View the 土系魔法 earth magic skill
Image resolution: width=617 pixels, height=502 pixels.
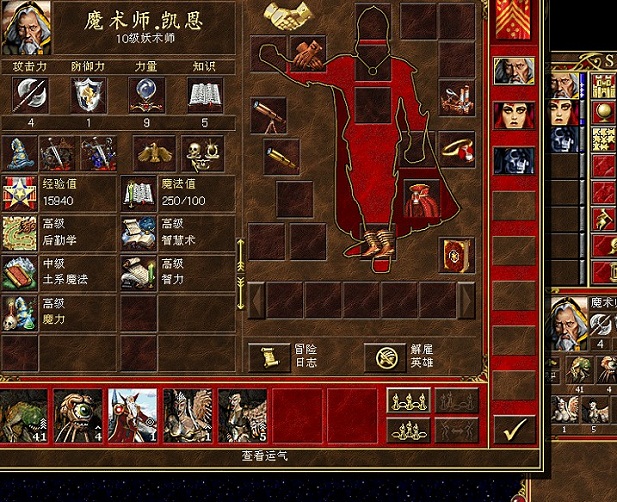[20, 272]
